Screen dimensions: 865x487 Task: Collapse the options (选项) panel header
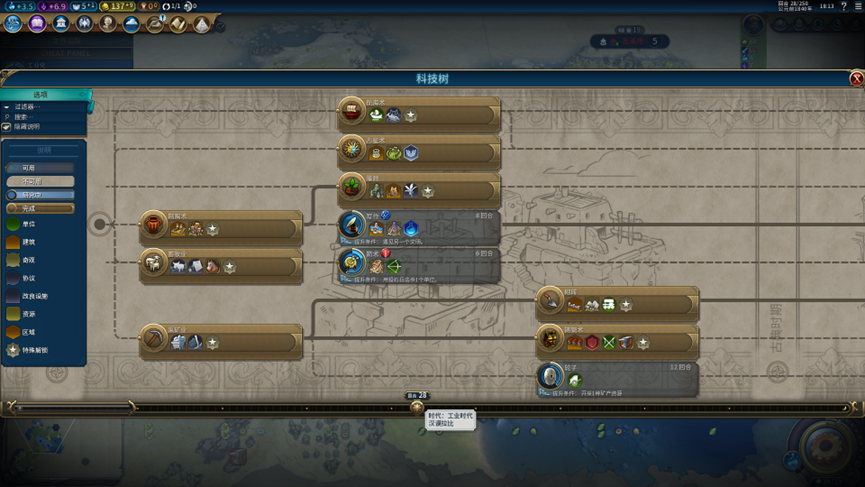pos(46,94)
